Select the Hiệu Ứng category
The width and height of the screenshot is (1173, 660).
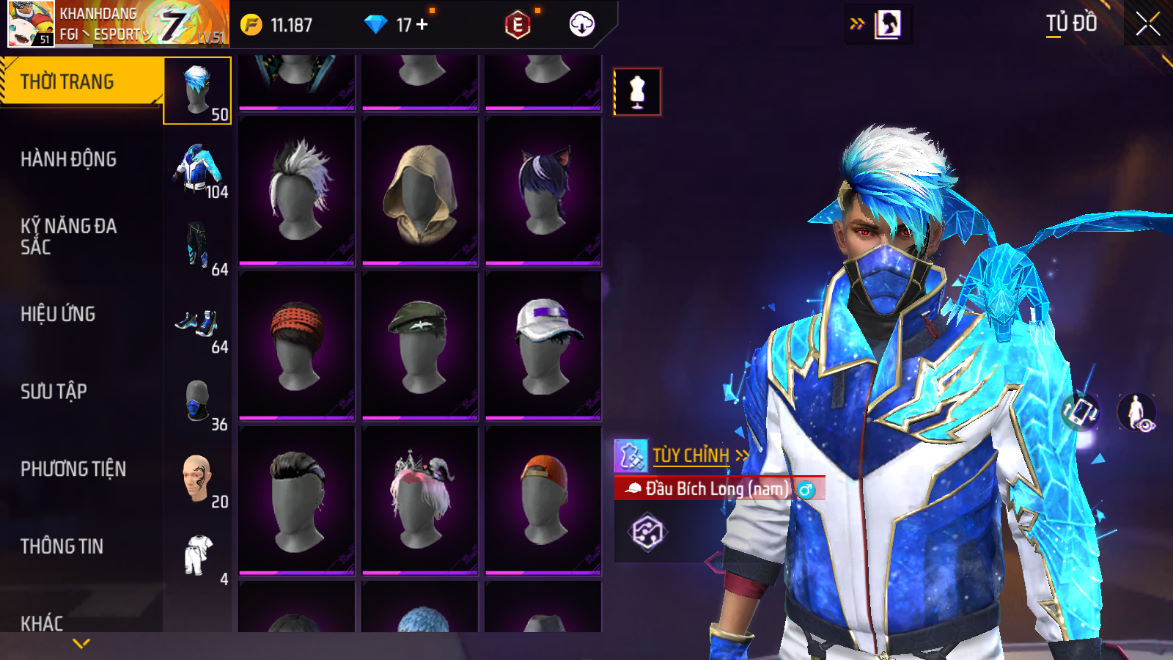pos(58,314)
